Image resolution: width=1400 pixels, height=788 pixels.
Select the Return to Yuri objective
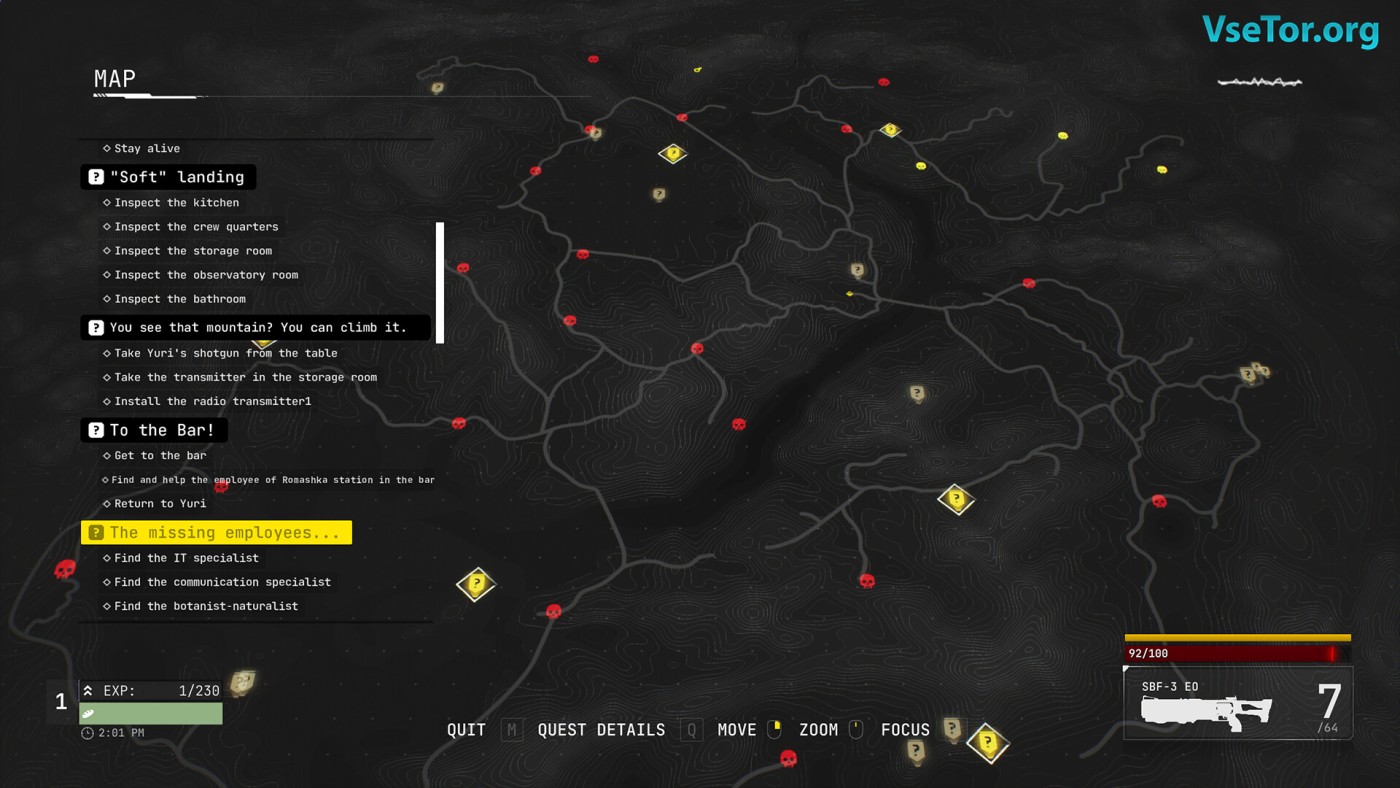[x=160, y=503]
